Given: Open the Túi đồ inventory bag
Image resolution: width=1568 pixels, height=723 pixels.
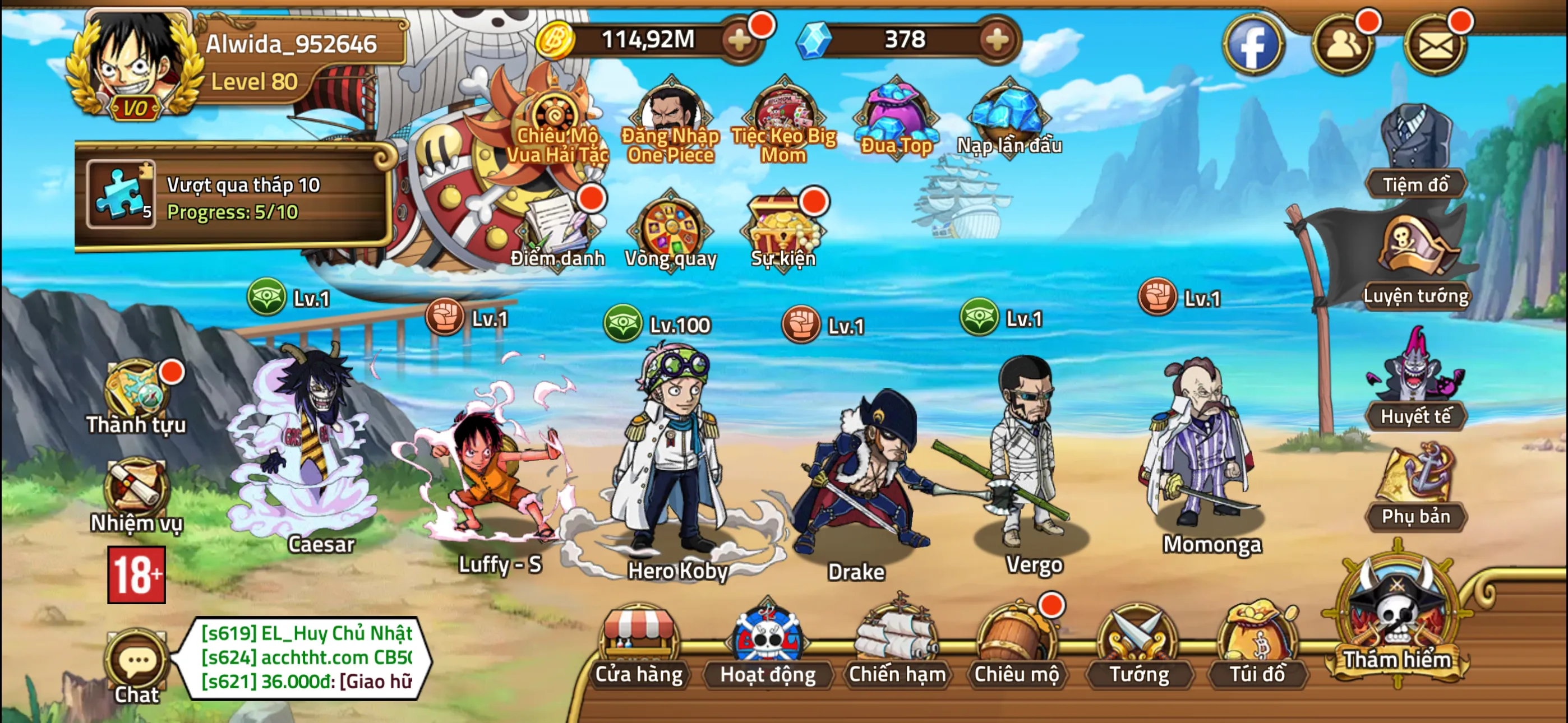Looking at the screenshot, I should [1257, 645].
